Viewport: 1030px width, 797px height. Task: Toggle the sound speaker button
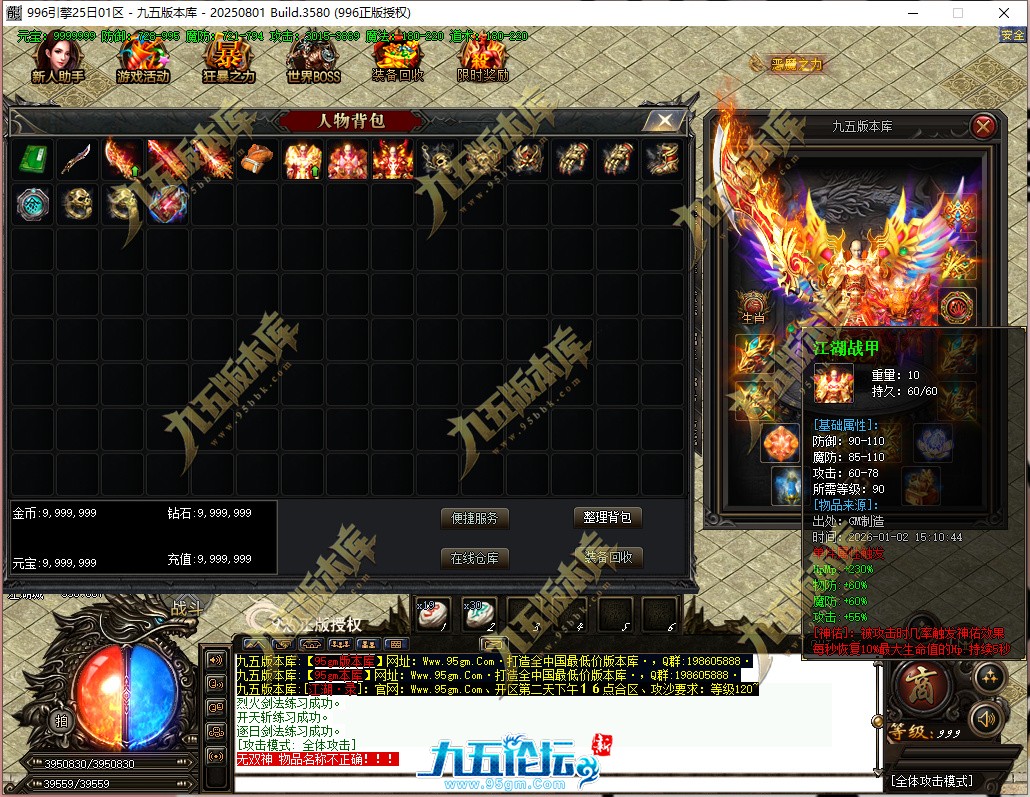(x=987, y=718)
